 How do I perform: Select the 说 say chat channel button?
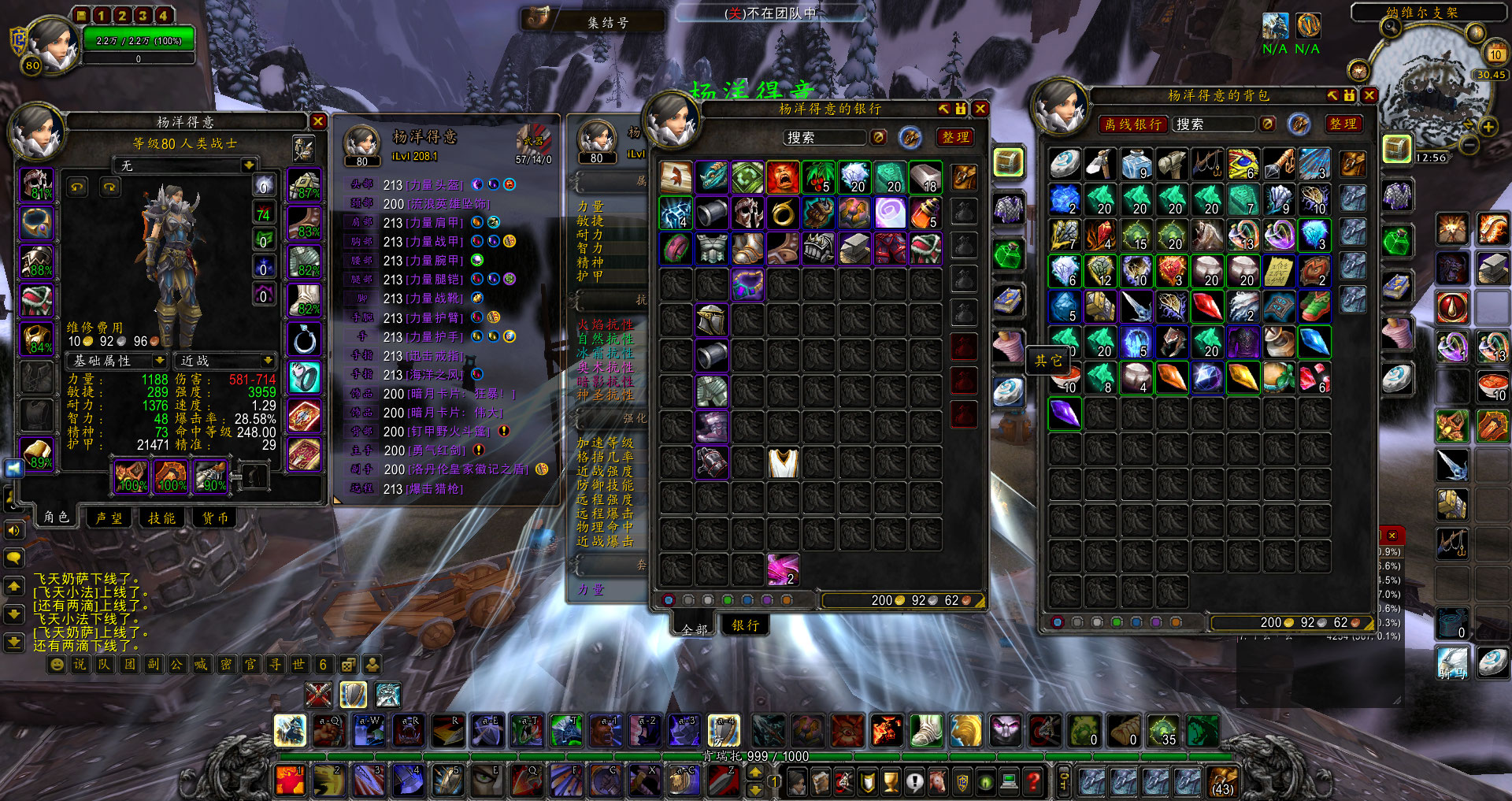point(80,664)
